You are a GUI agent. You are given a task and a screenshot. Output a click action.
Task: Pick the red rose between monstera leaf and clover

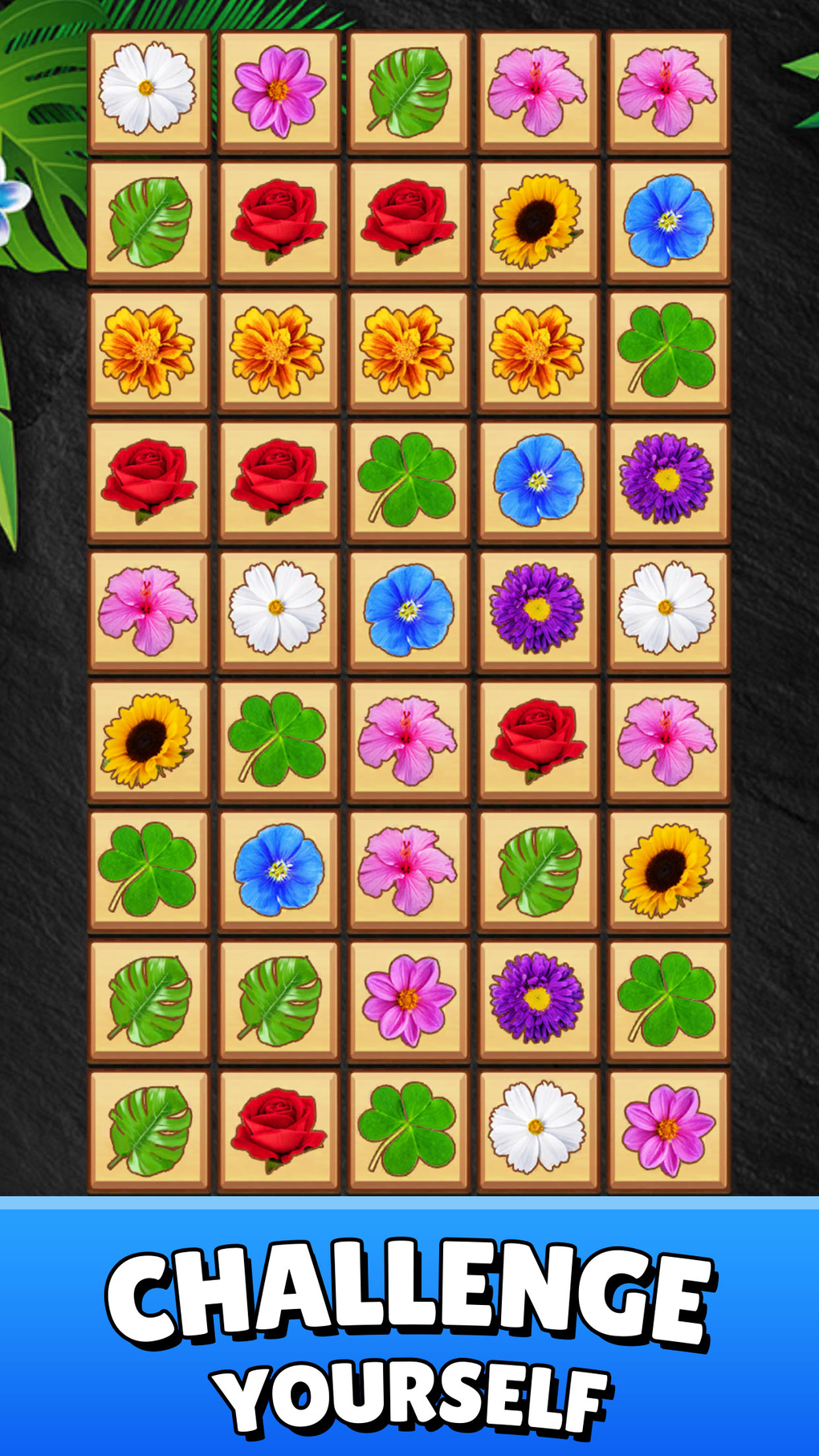click(x=278, y=1129)
